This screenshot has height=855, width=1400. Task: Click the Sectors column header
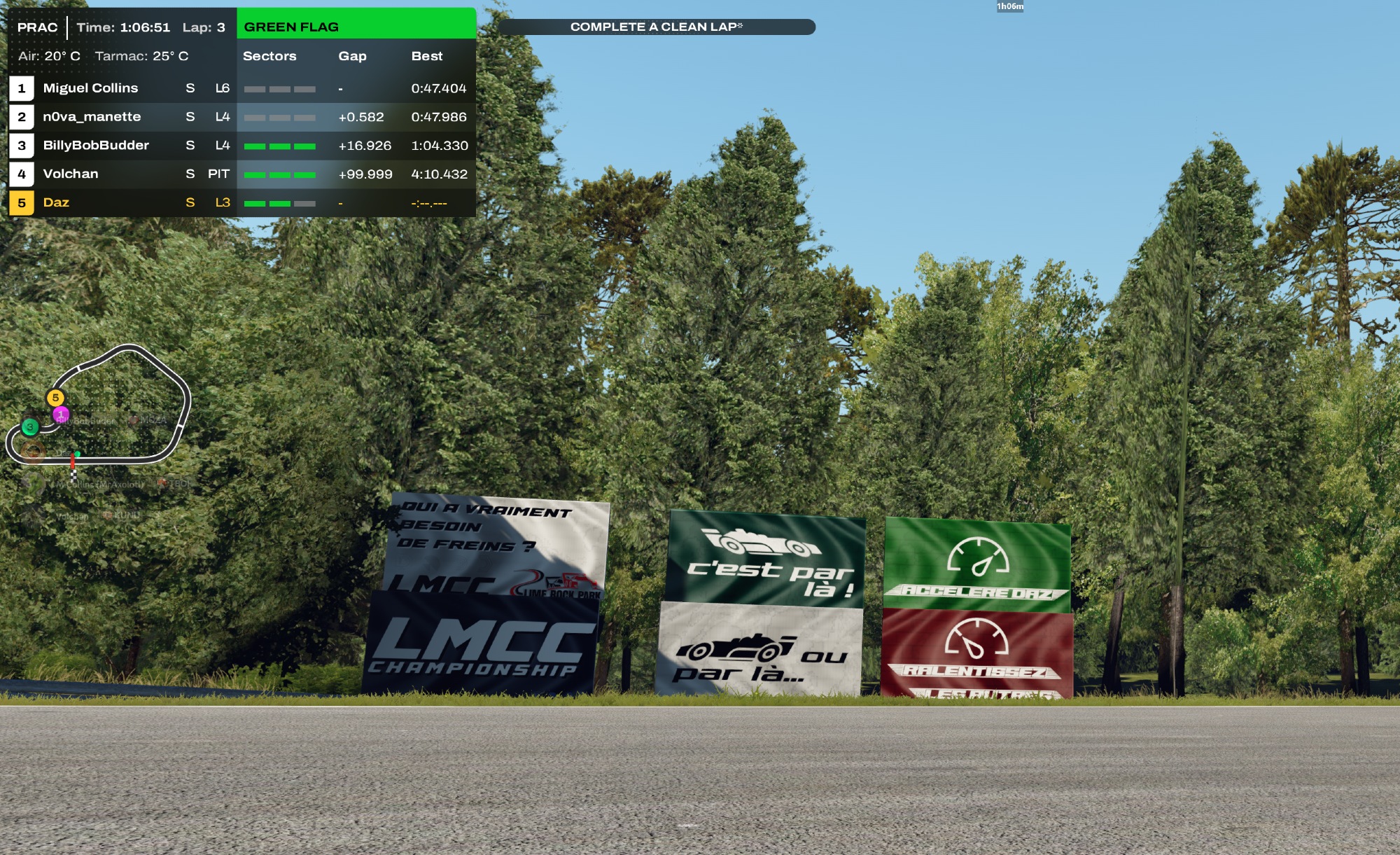[269, 56]
